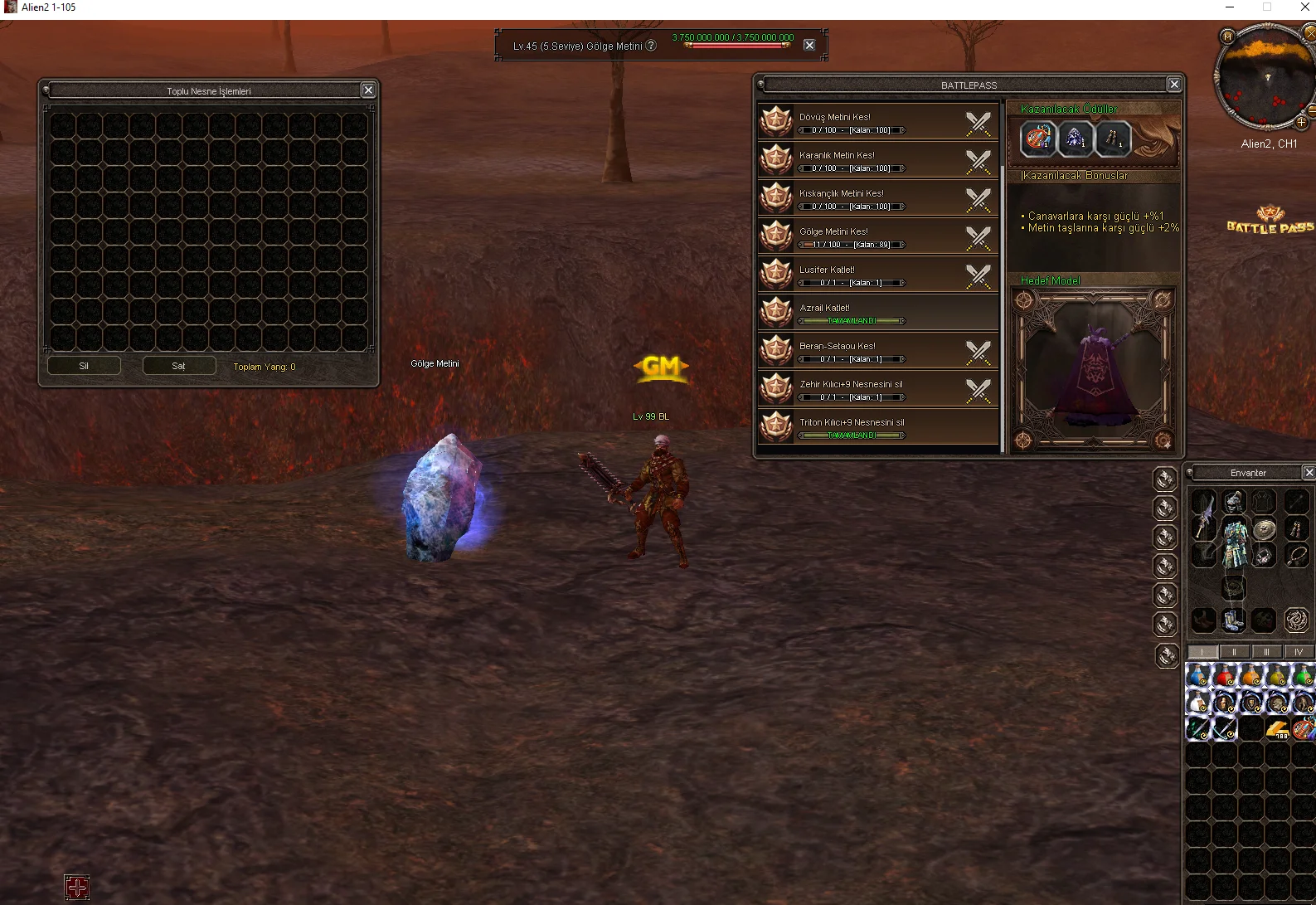Click the minimap
The width and height of the screenshot is (1316, 905).
point(1263,78)
